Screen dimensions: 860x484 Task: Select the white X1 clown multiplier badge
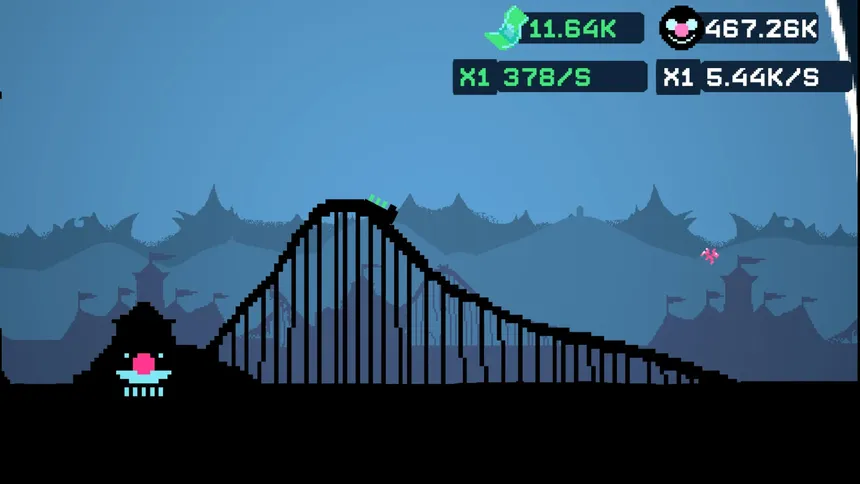pyautogui.click(x=678, y=77)
